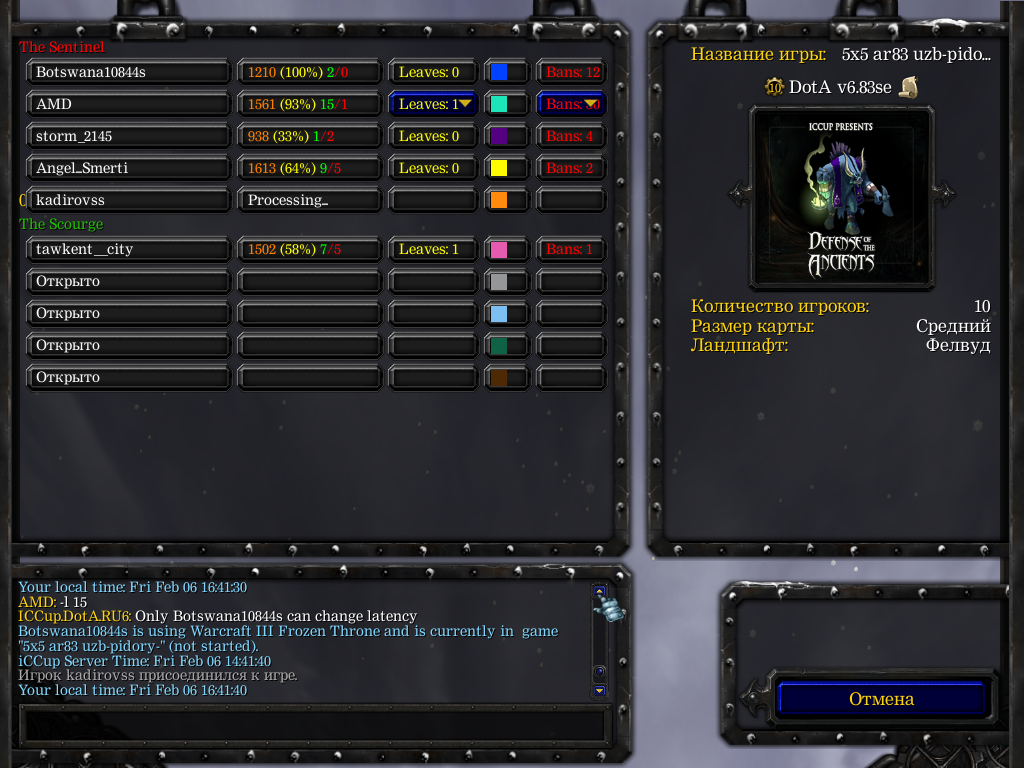Select the pink color swatch
The image size is (1024, 768).
coord(498,249)
